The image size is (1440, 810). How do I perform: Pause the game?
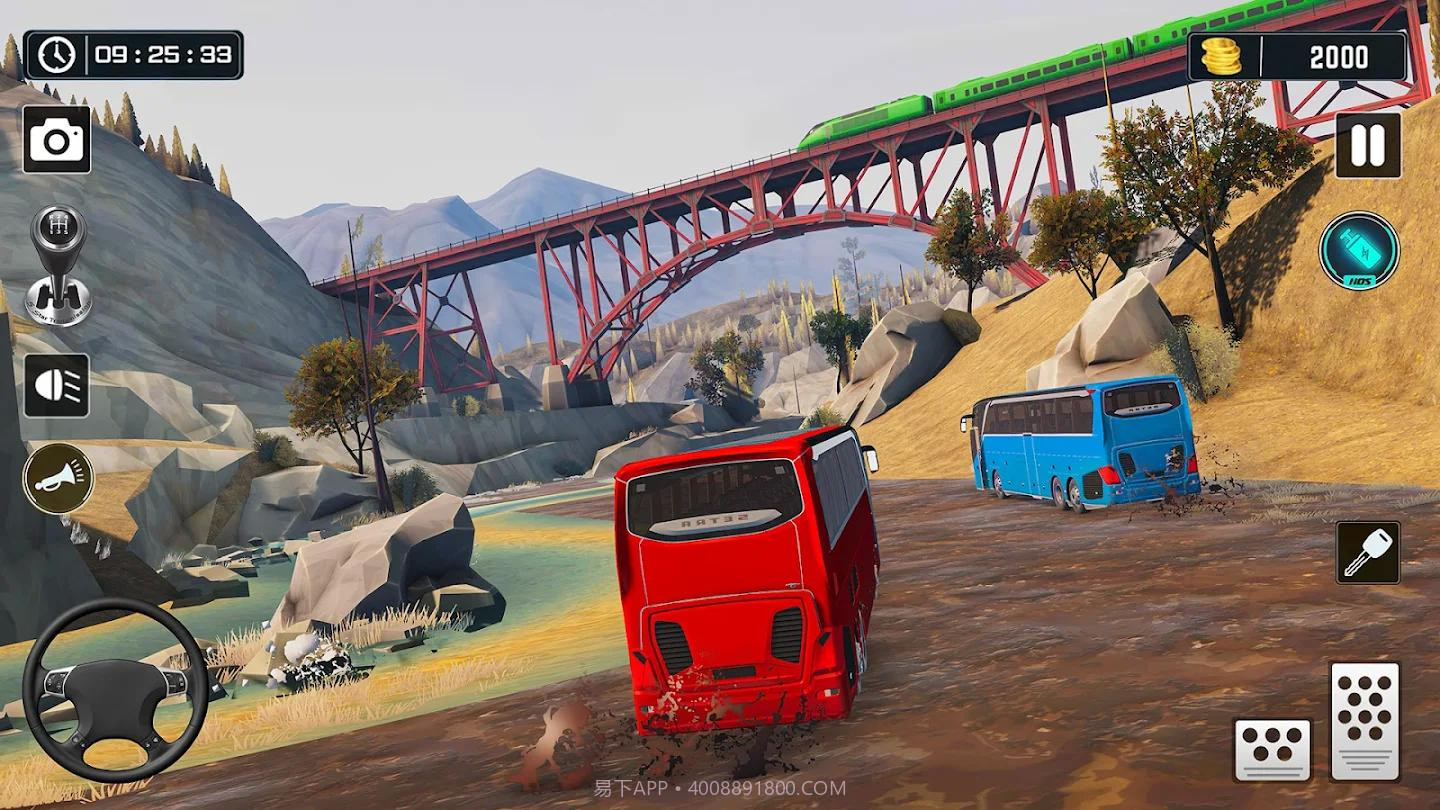[1367, 146]
